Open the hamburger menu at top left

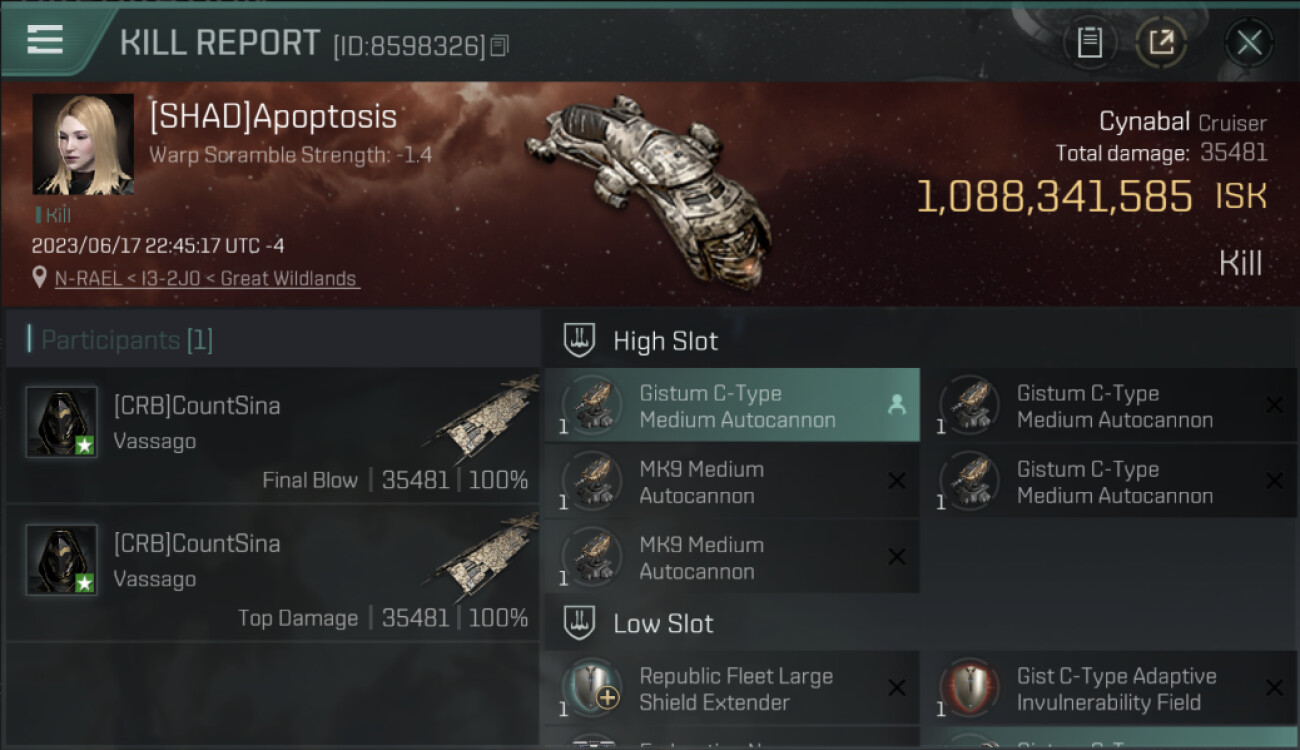pos(45,40)
